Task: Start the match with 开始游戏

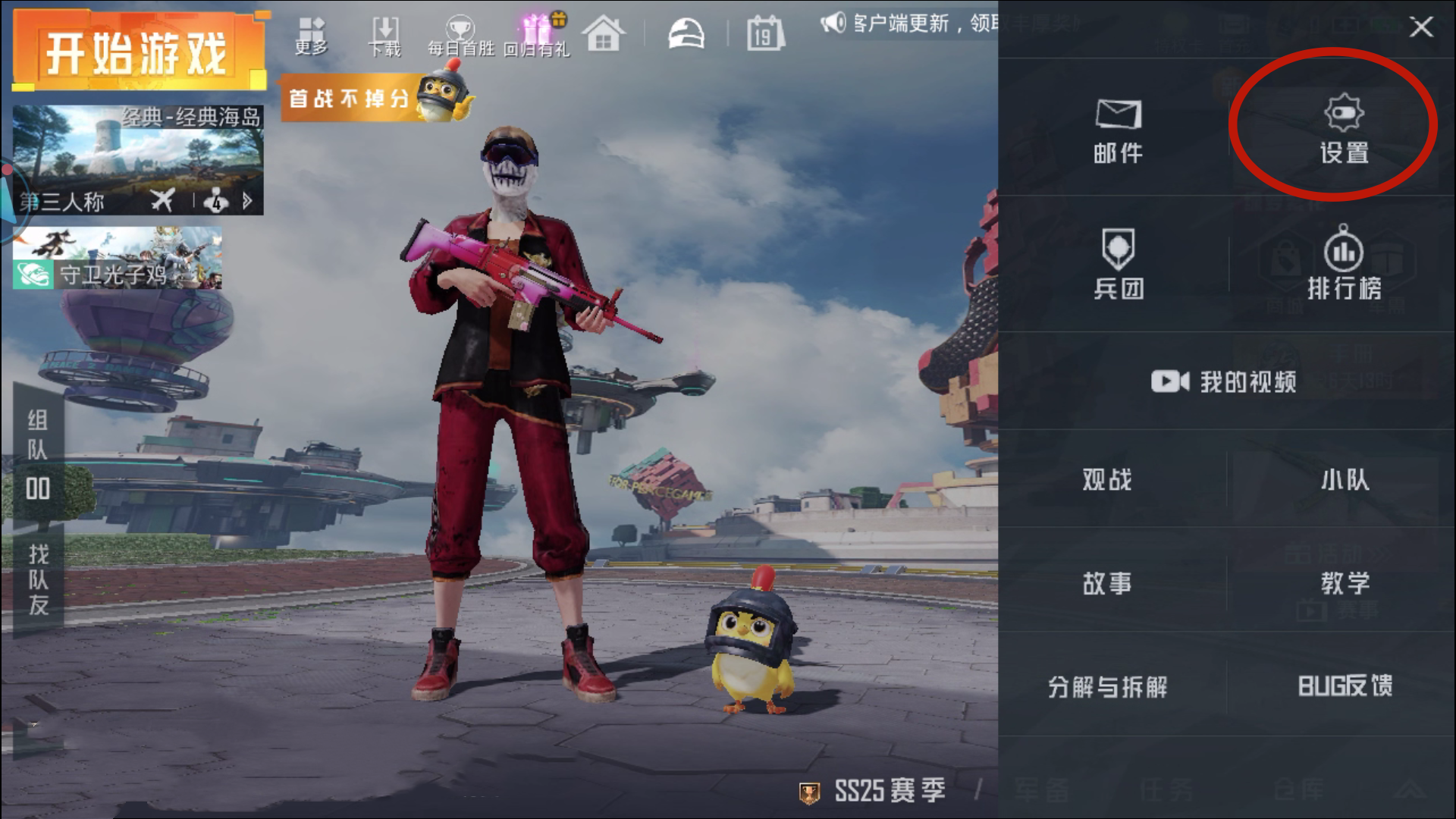Action: click(x=138, y=52)
